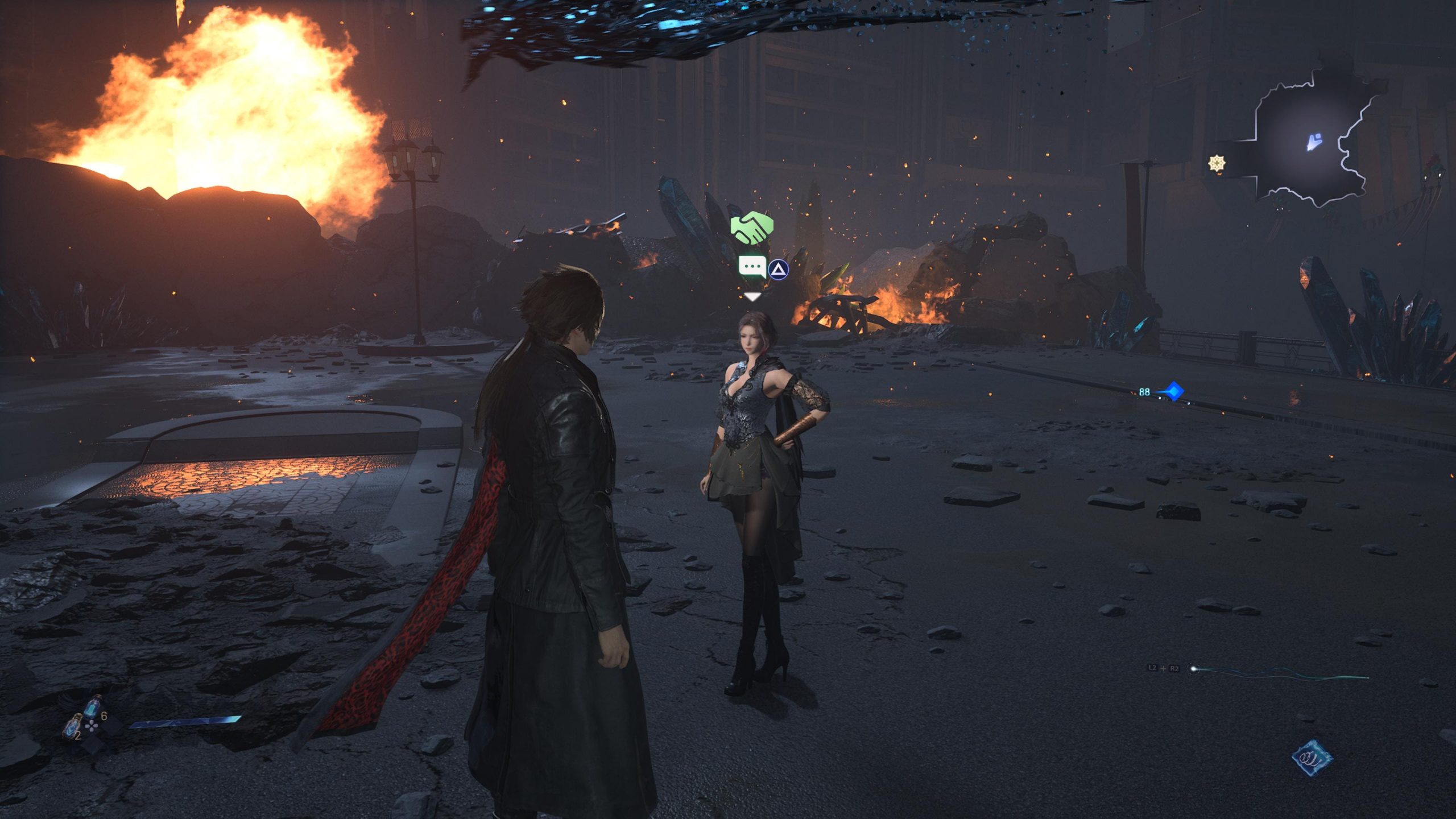Click the player arrow on the minimap
Image resolution: width=1456 pixels, height=819 pixels.
[x=1314, y=142]
